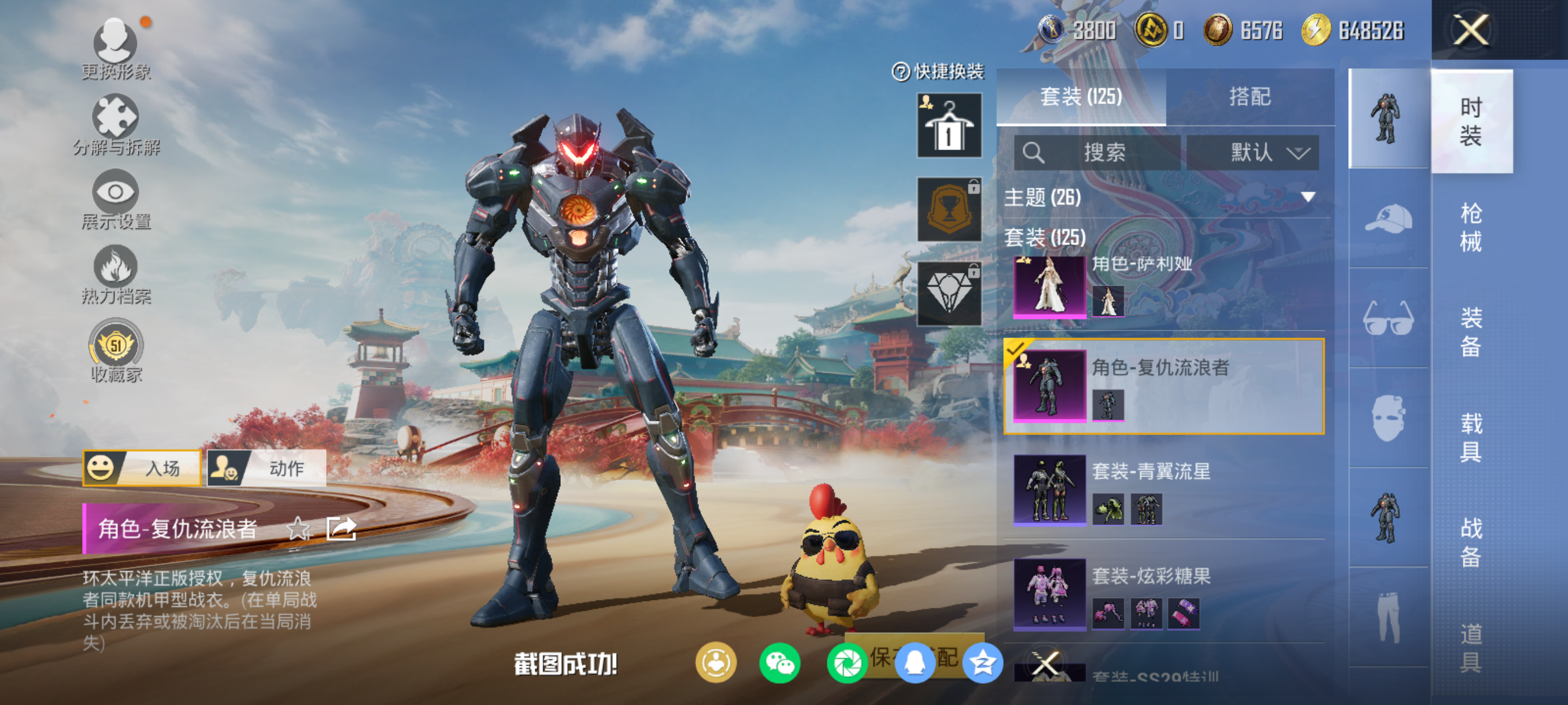The width and height of the screenshot is (1568, 705).
Task: Open the 收藏家 collector badge
Action: tap(116, 351)
